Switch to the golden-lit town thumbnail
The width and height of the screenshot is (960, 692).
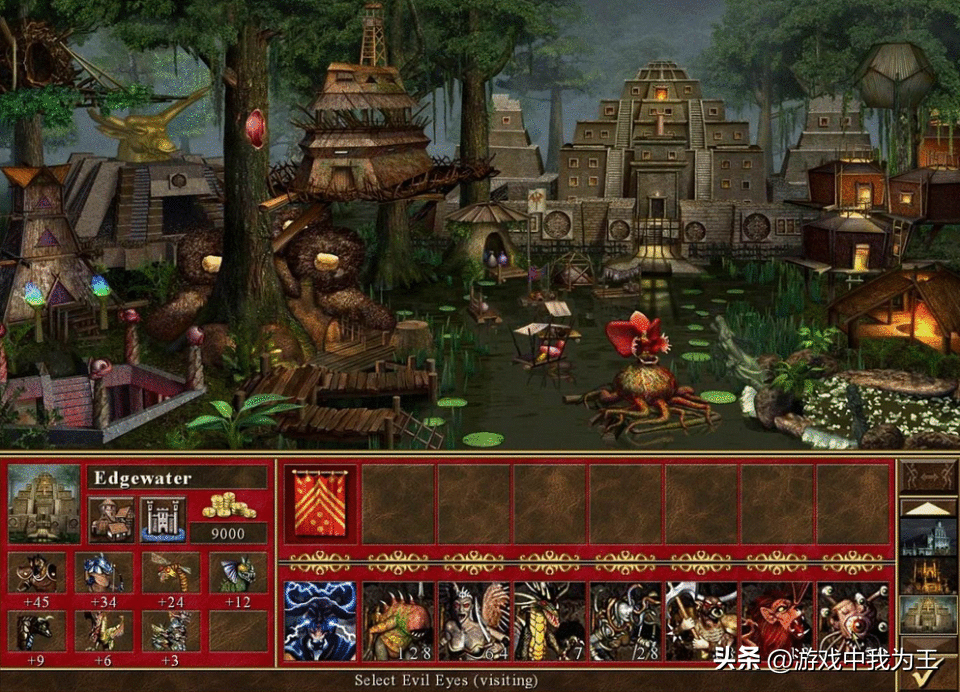(x=929, y=575)
